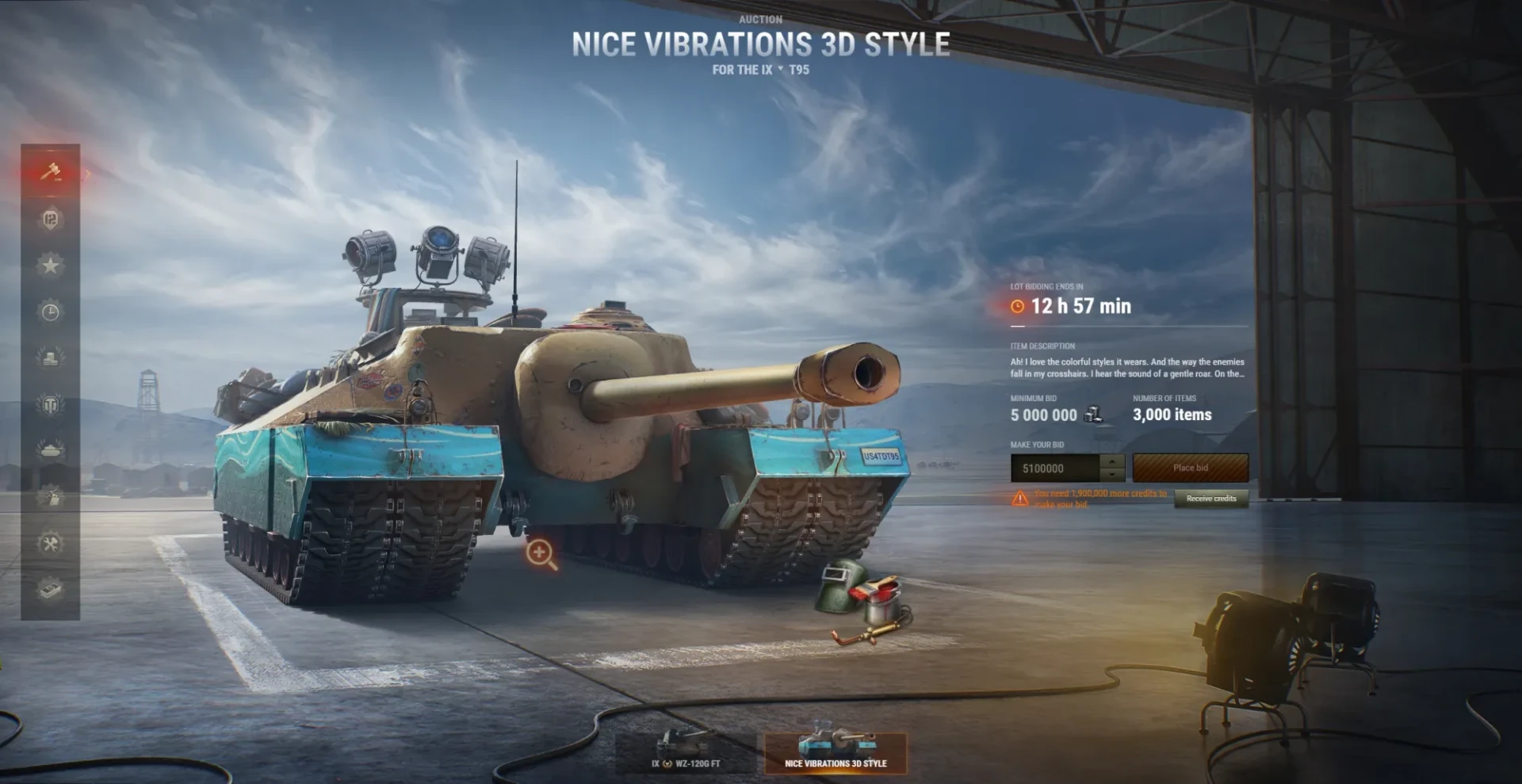Select the shield emblem sidebar icon
This screenshot has height=784, width=1522.
(50, 219)
